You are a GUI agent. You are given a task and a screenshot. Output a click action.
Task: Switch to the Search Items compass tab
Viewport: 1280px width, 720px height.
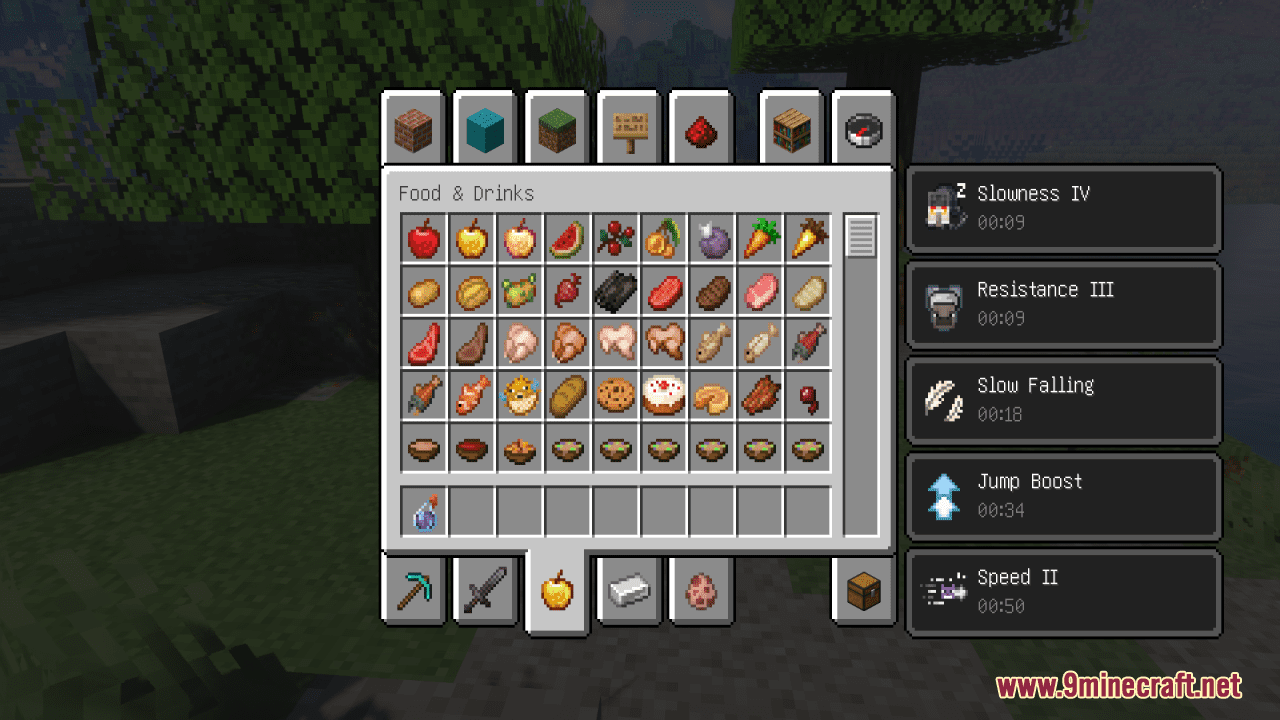(862, 129)
